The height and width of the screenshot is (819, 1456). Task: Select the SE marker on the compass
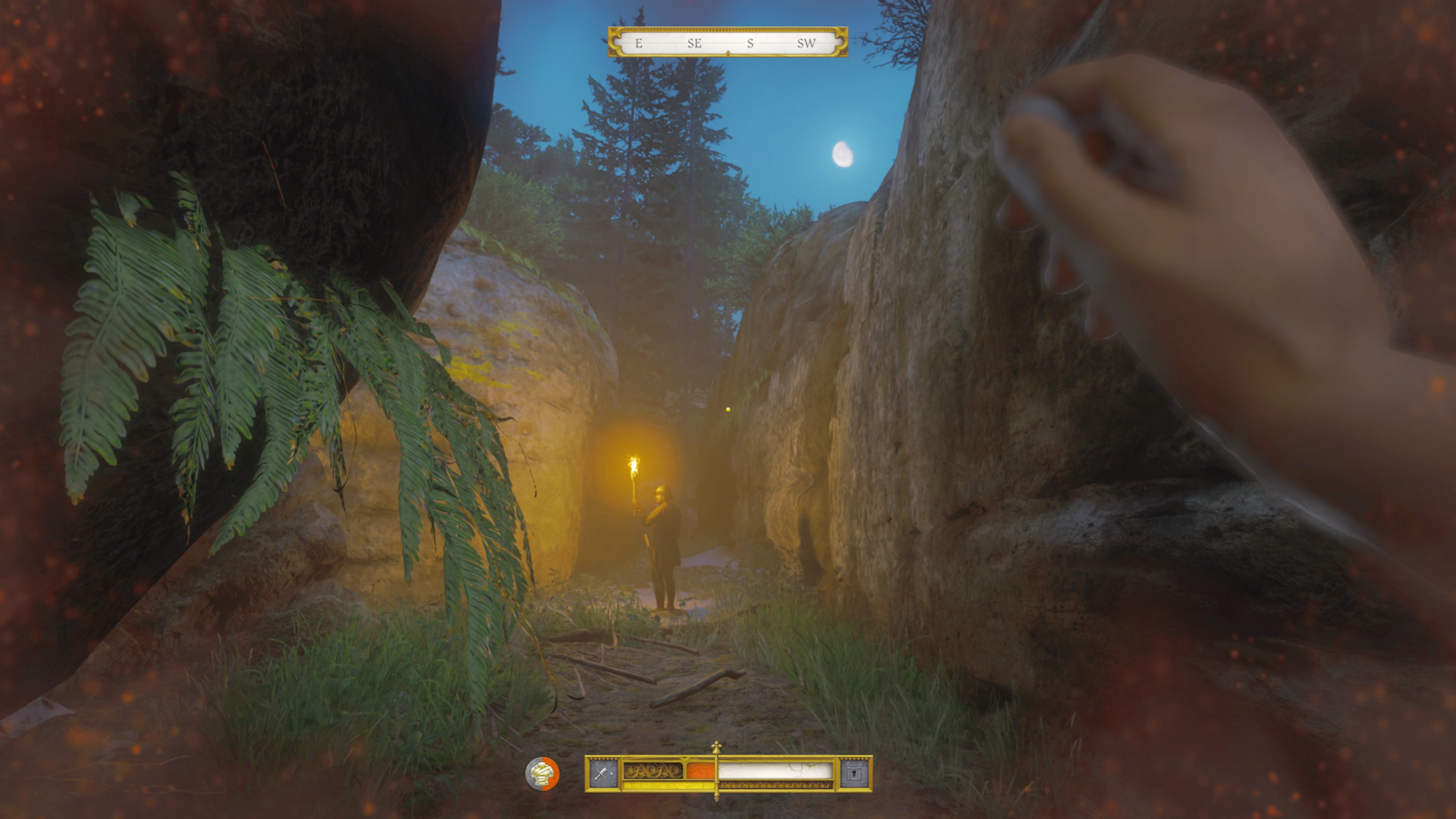(x=695, y=43)
